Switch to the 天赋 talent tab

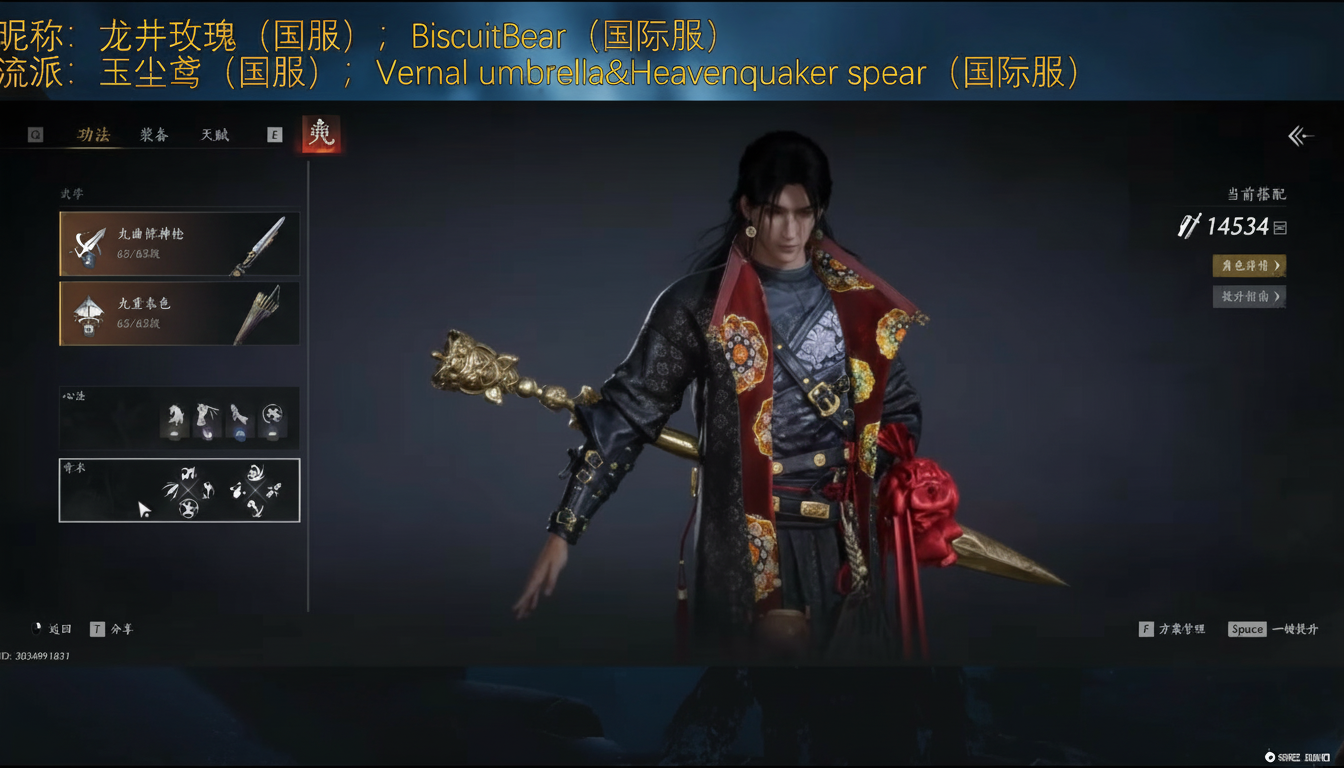[215, 135]
